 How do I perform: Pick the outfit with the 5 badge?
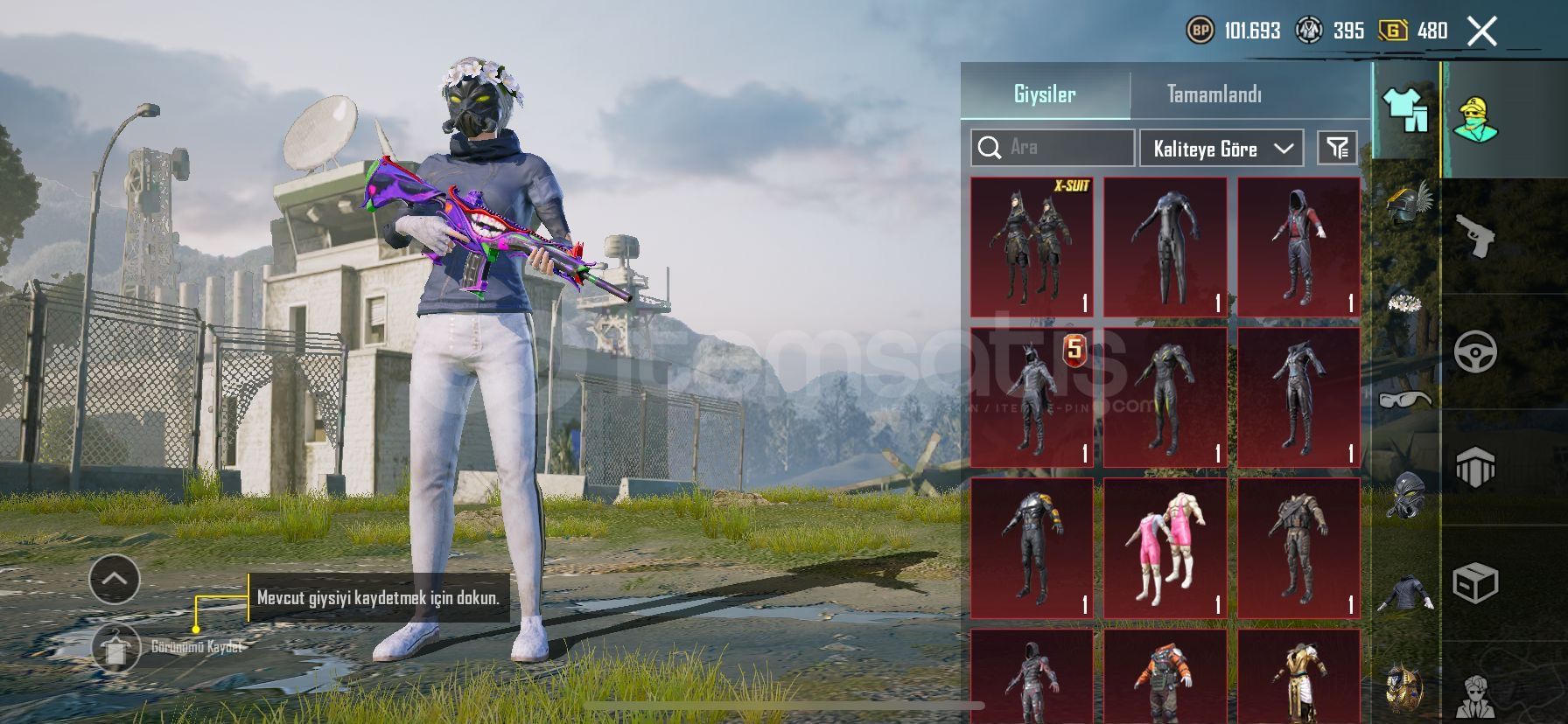(1032, 398)
